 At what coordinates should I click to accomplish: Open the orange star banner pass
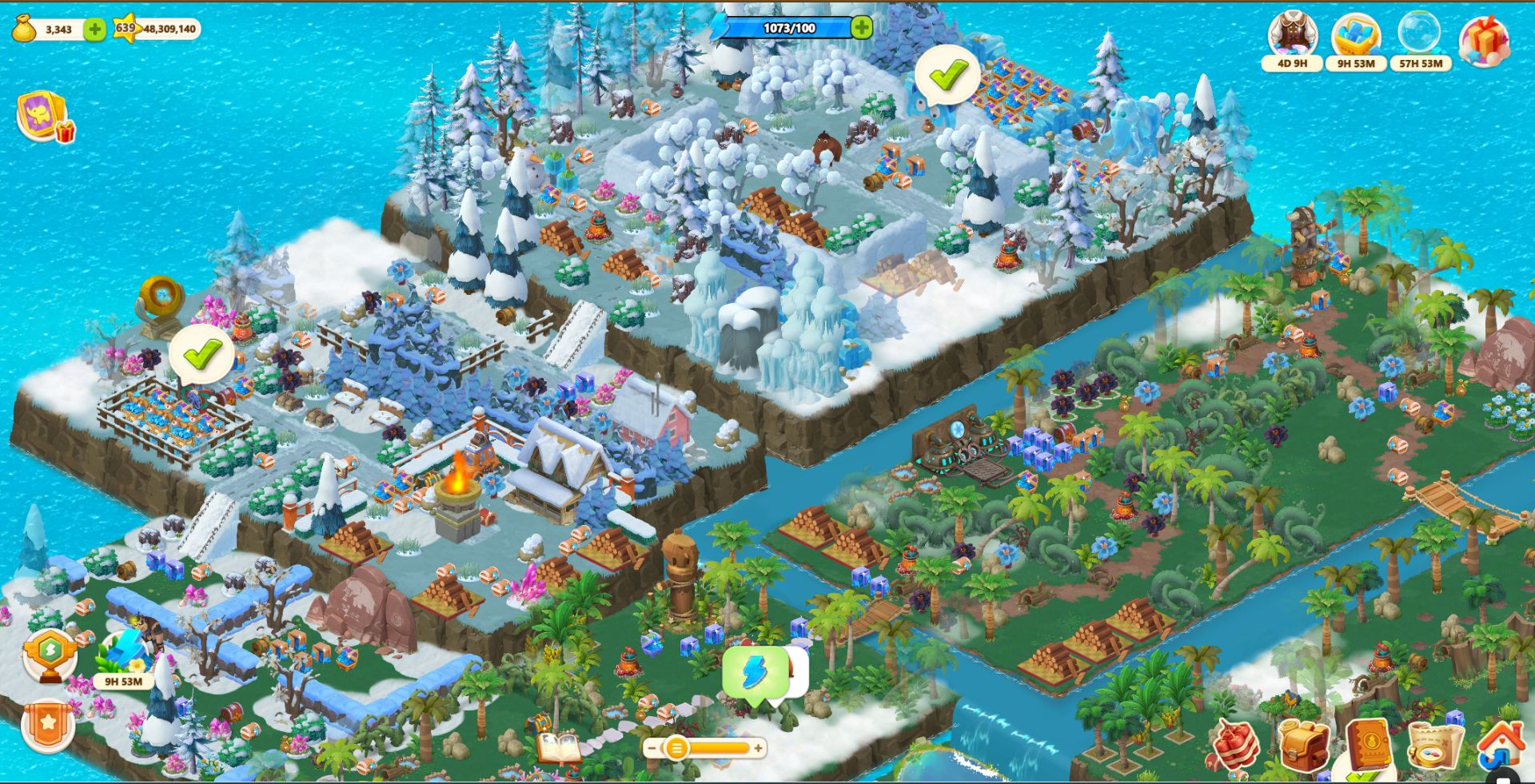click(x=48, y=725)
